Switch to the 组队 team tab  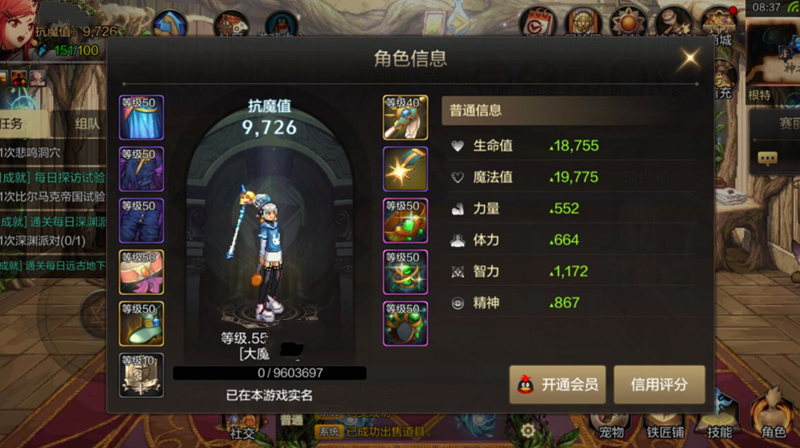[x=86, y=124]
